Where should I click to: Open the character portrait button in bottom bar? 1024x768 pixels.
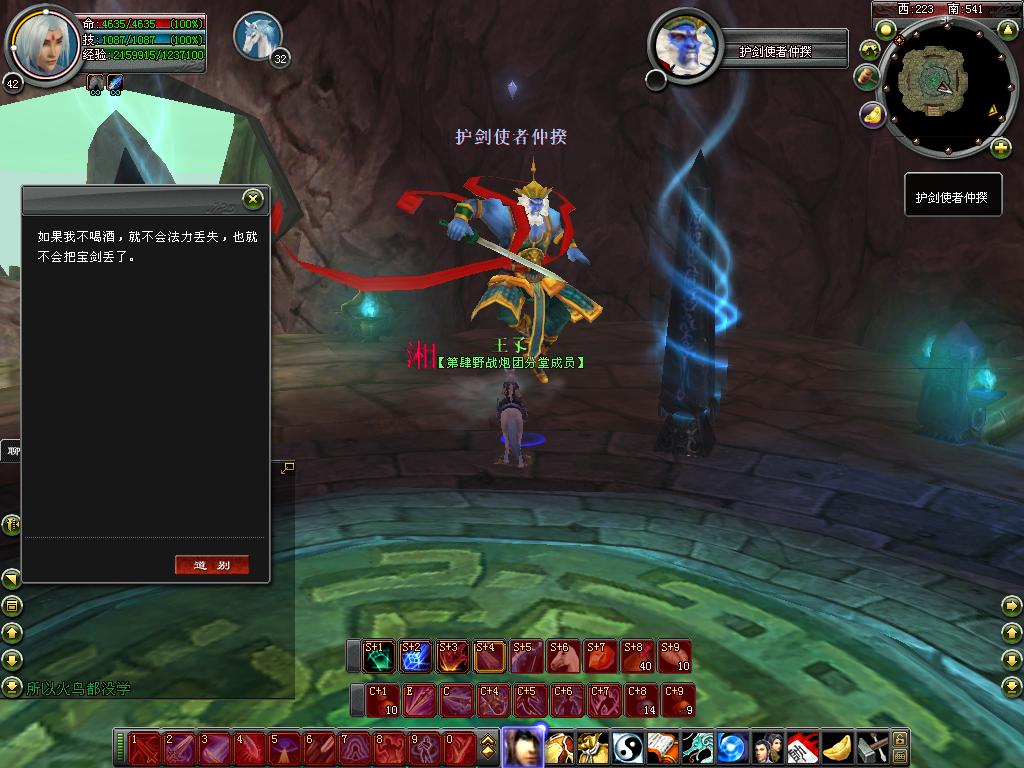[521, 747]
